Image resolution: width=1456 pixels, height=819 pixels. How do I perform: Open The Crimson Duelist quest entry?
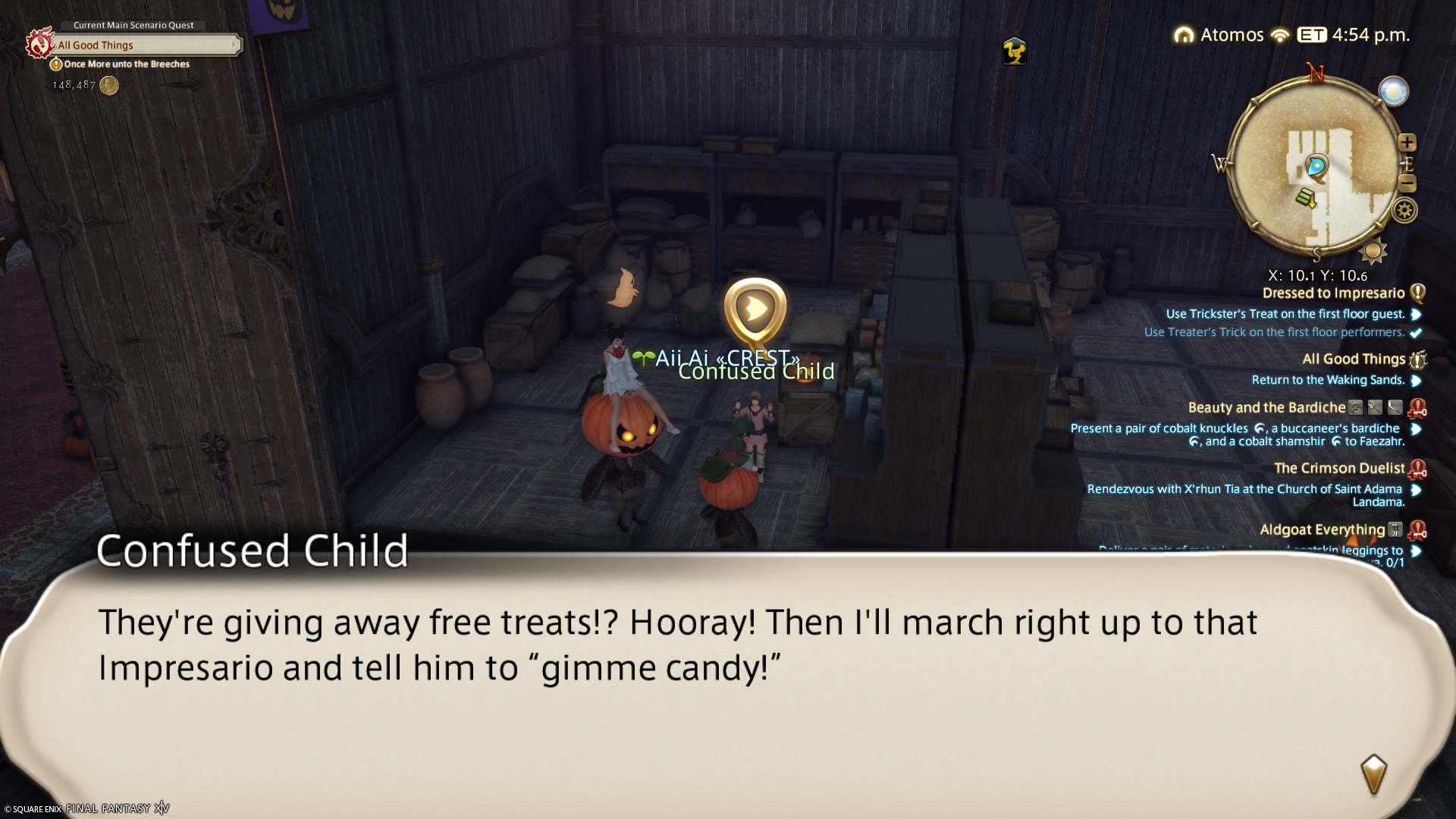coord(1338,469)
